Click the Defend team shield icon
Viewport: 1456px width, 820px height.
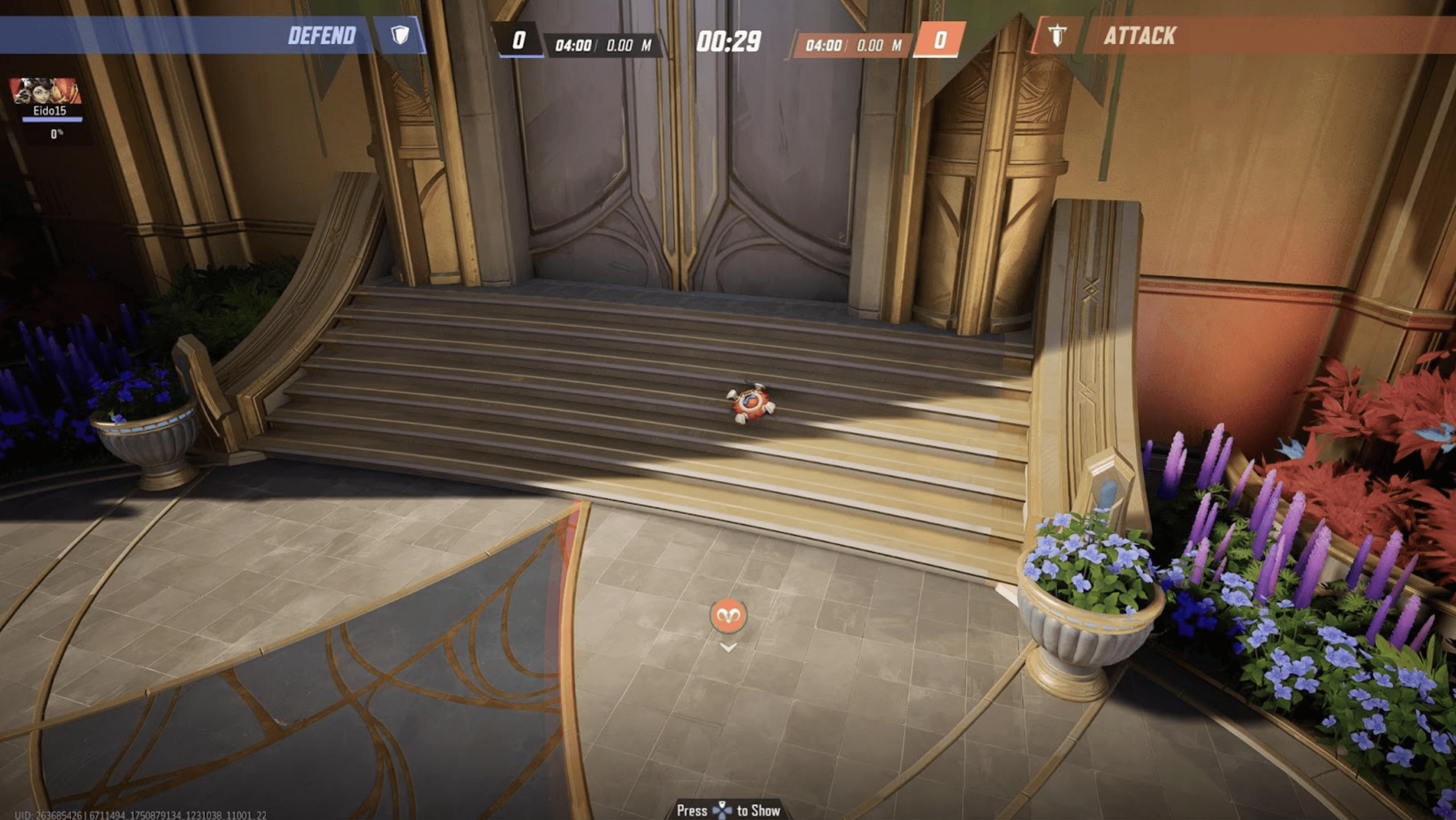pos(400,36)
